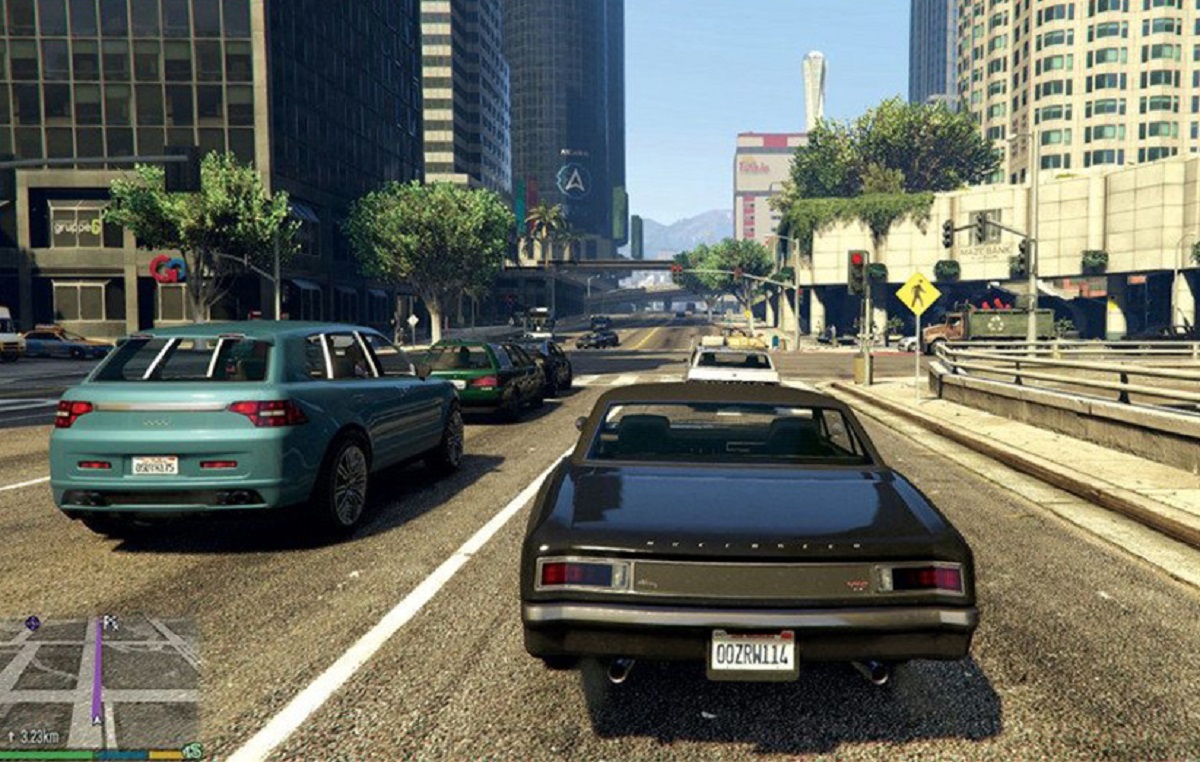The image size is (1200, 762).
Task: Click the white player arrow on minimap
Action: [97, 717]
